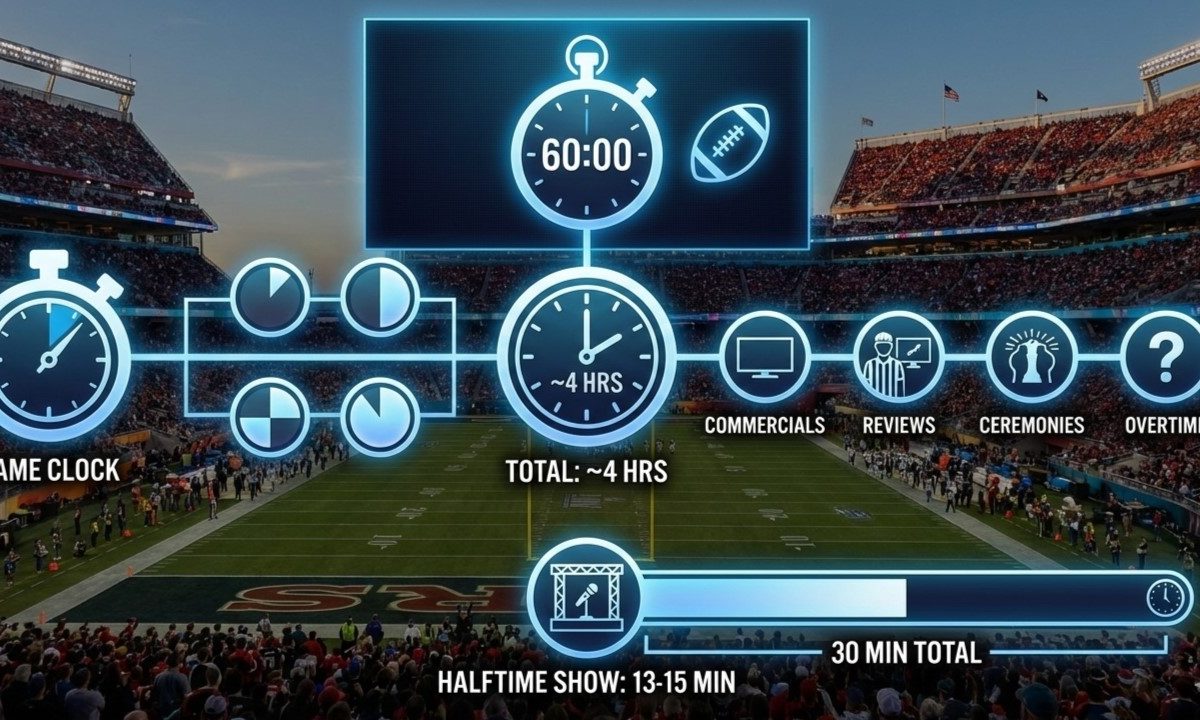Choose the Ceremonies trophy icon

pyautogui.click(x=1031, y=357)
